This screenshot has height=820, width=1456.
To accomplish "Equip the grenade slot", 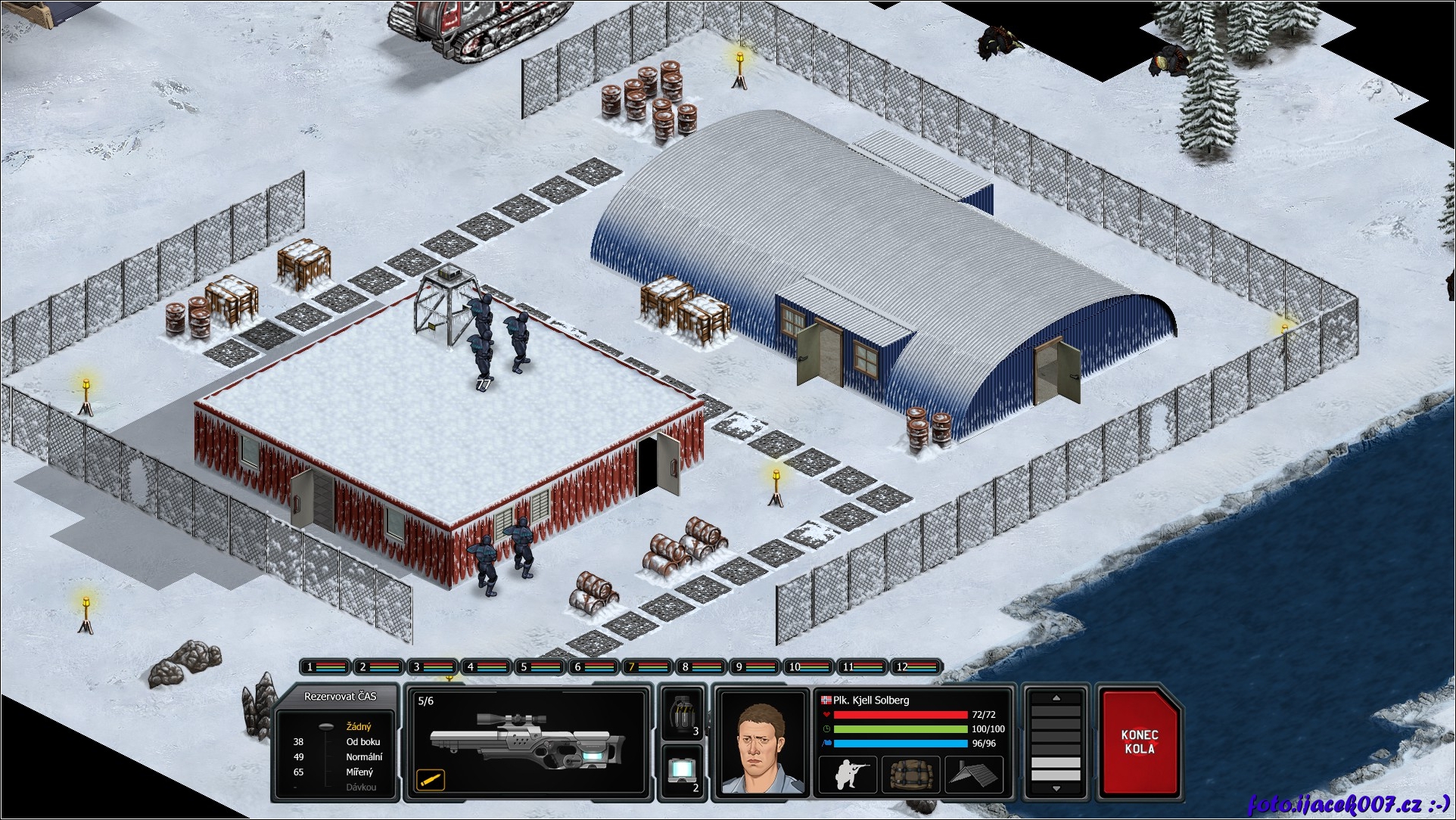I will point(683,713).
